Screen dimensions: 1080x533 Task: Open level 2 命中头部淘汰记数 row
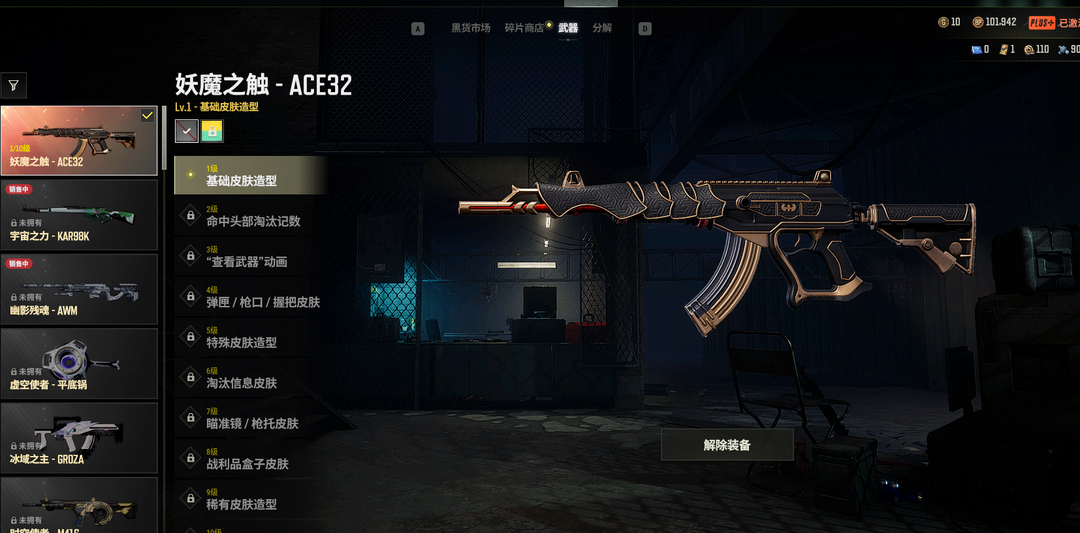click(250, 216)
